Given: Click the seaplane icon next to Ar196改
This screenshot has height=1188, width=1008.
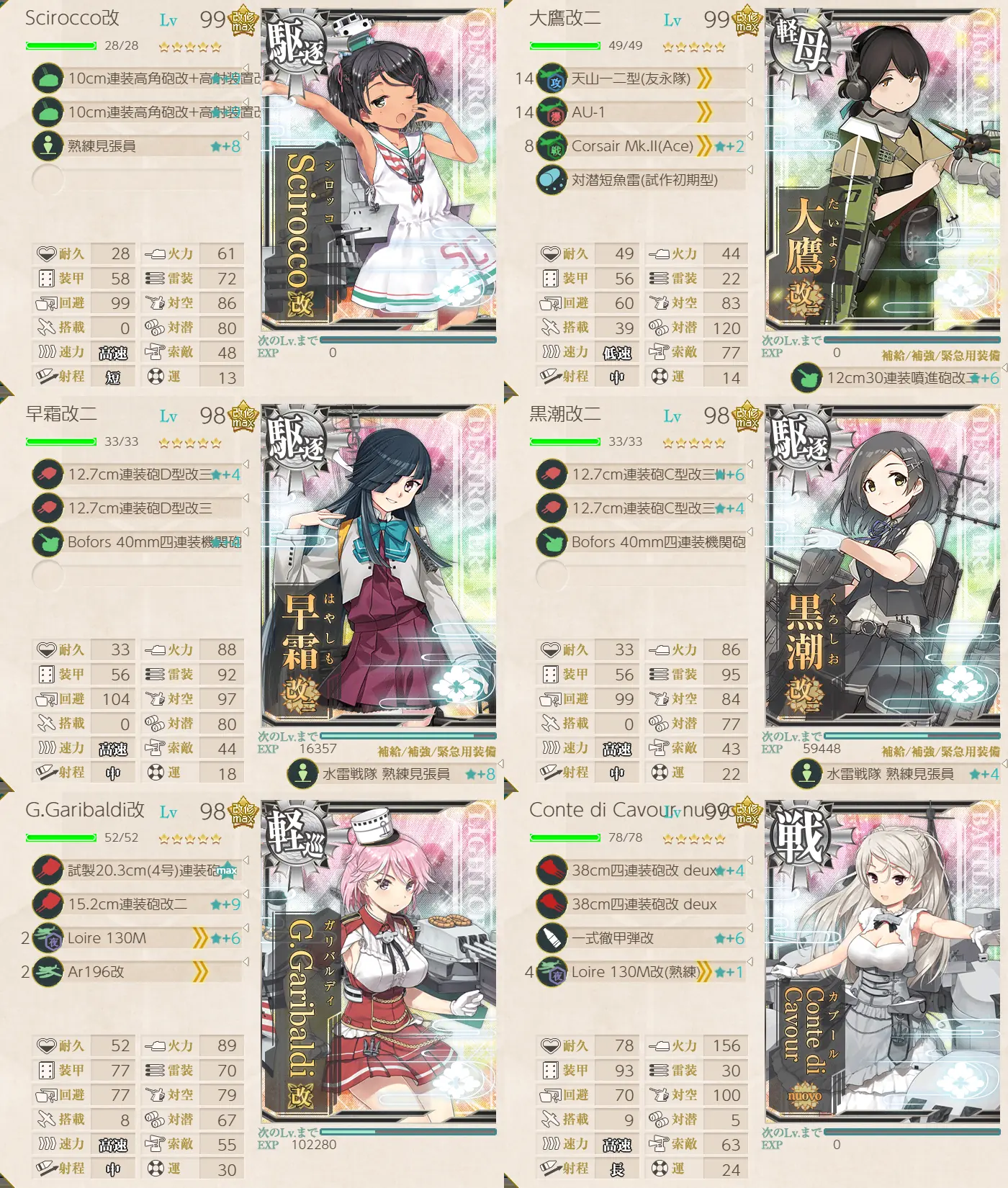Looking at the screenshot, I should [48, 971].
